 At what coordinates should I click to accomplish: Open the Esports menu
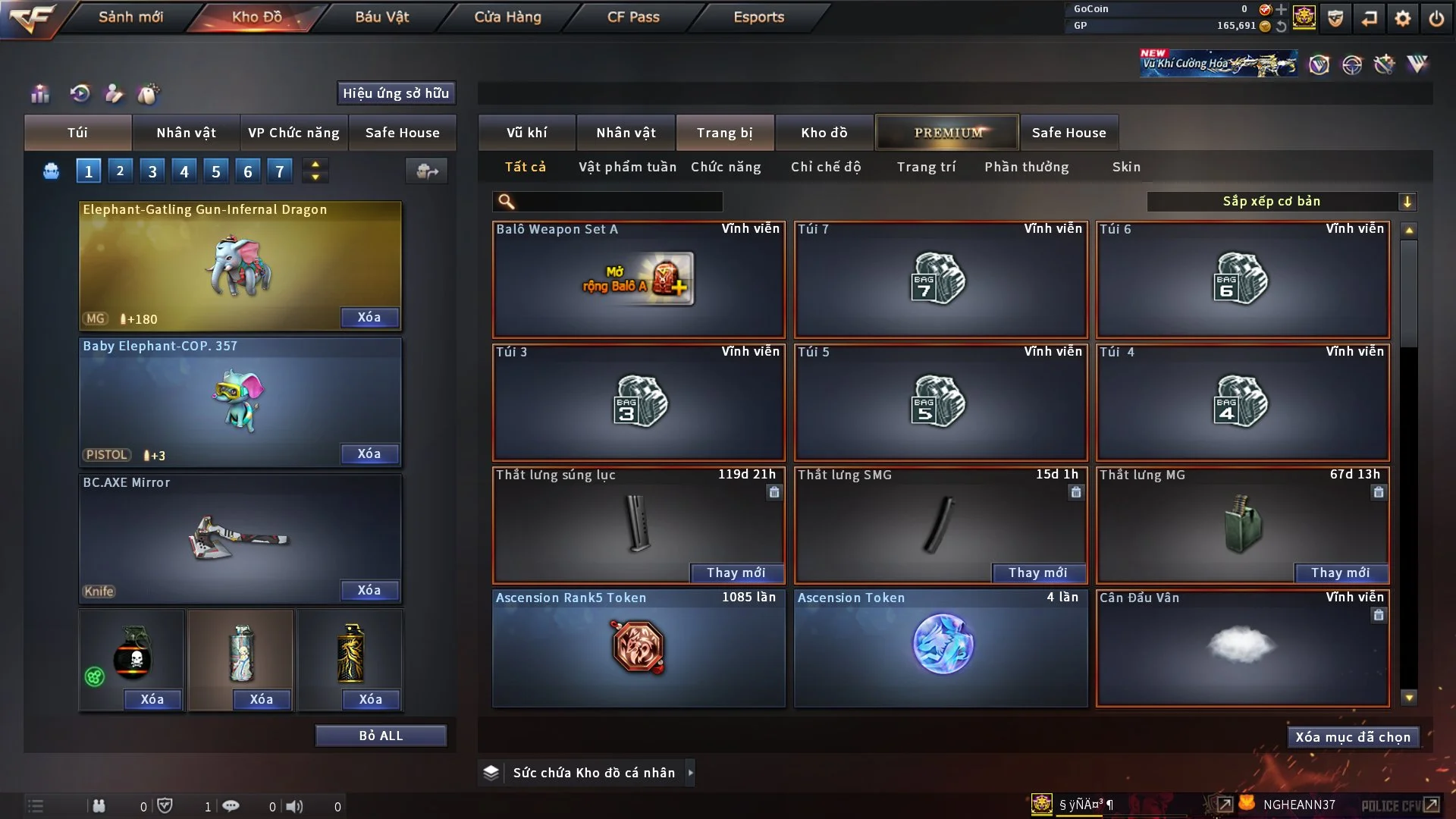tap(758, 17)
